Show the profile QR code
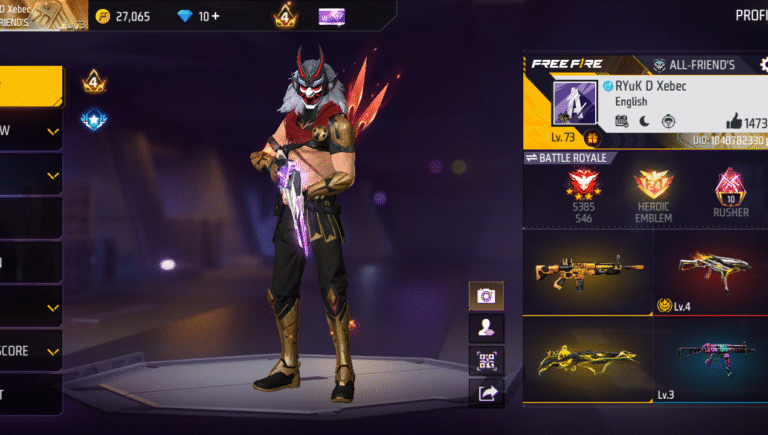This screenshot has width=768, height=435. pos(486,361)
